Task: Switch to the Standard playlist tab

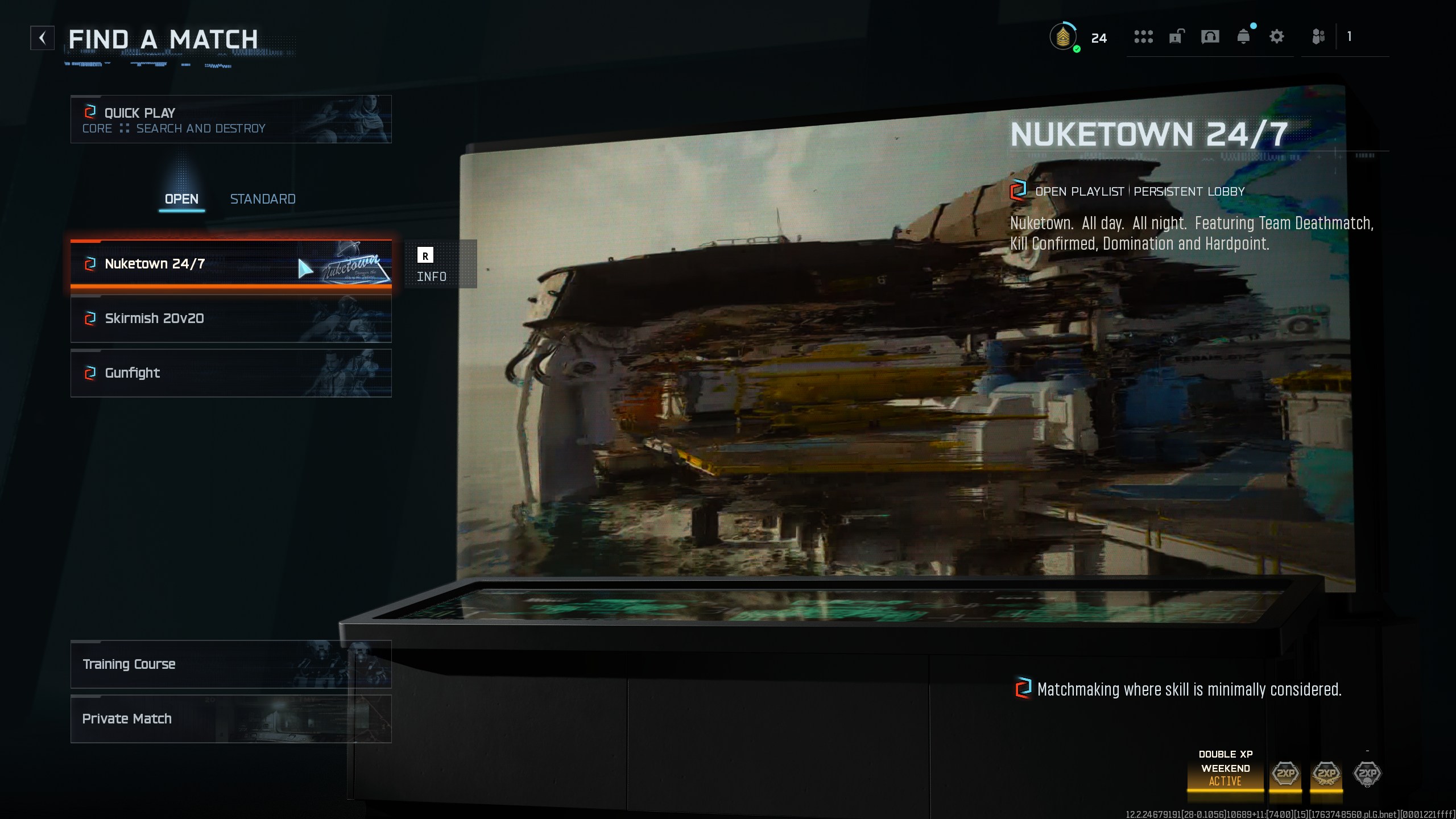Action: tap(263, 199)
